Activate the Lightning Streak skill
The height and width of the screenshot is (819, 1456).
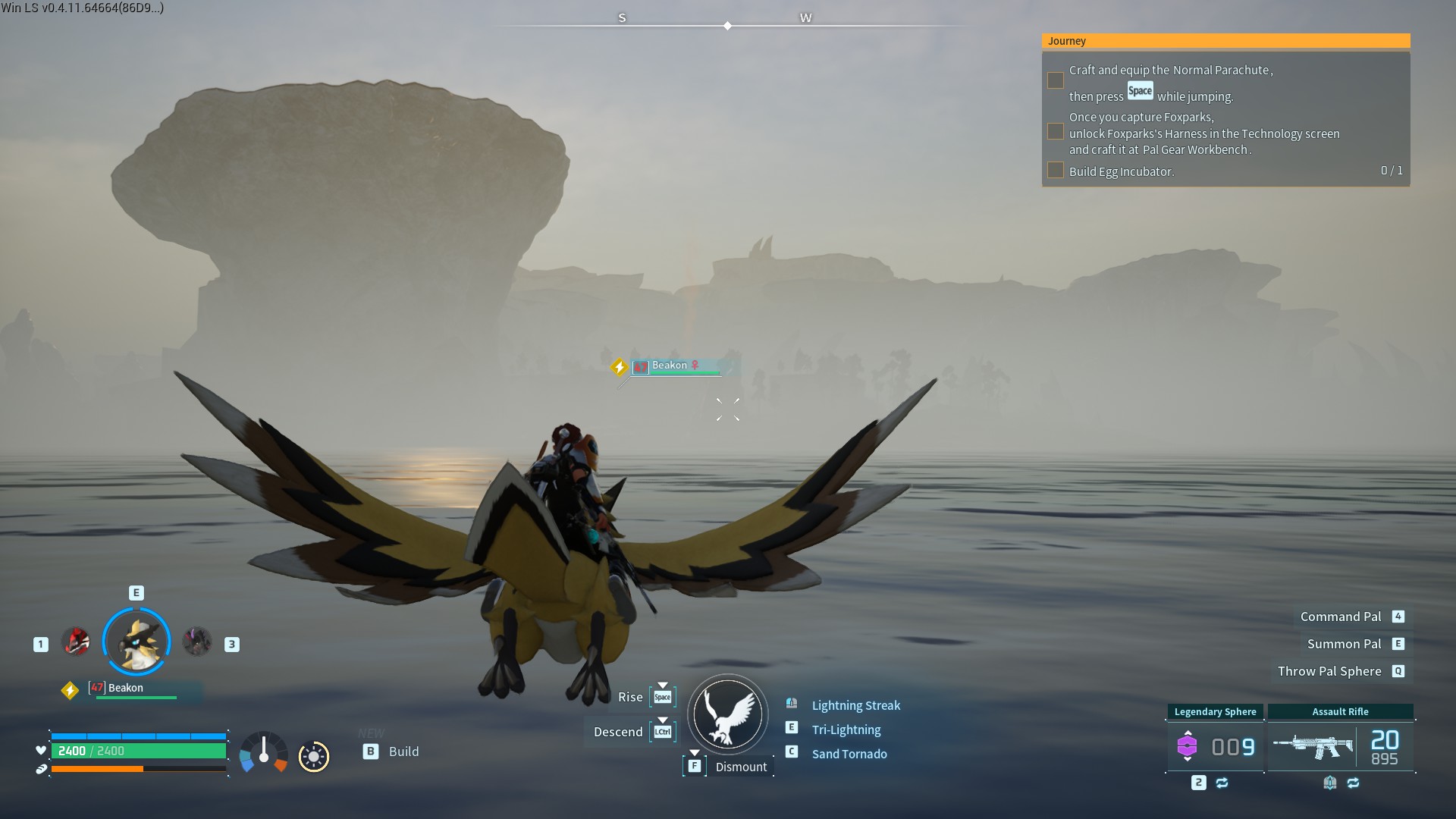[855, 705]
